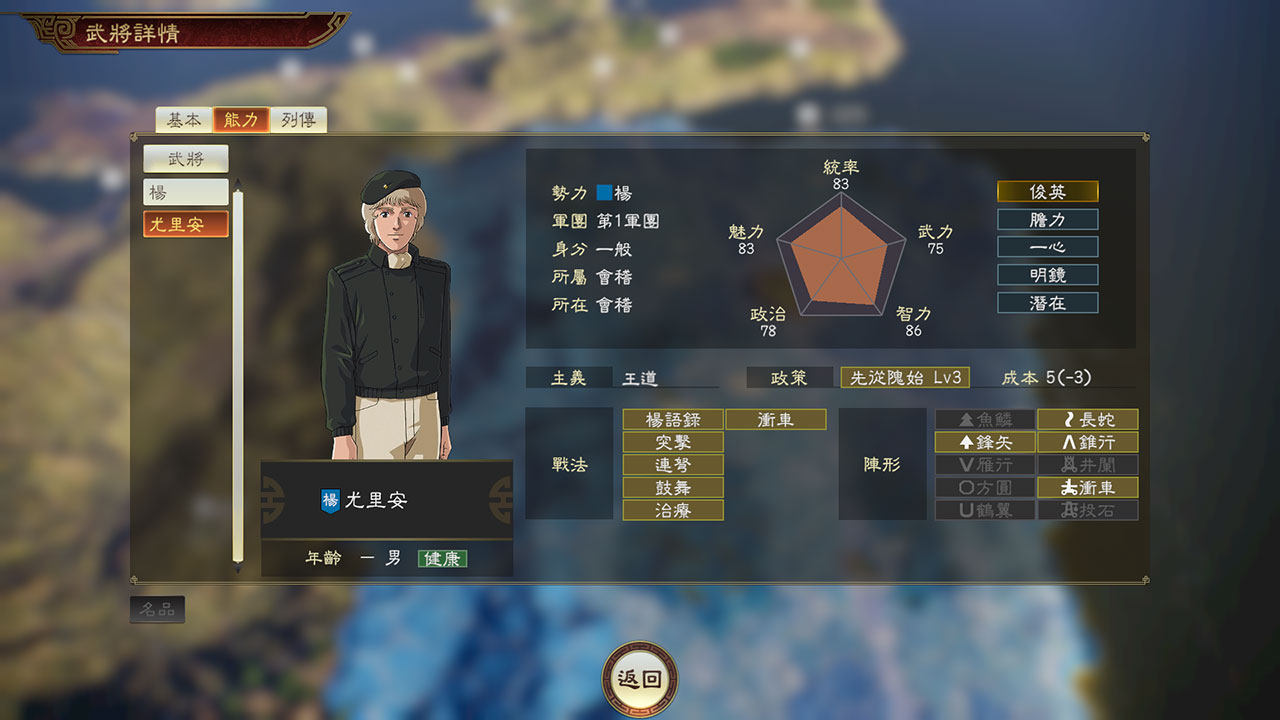The height and width of the screenshot is (720, 1280).
Task: Select the 楊語錄 tactic
Action: [x=673, y=419]
